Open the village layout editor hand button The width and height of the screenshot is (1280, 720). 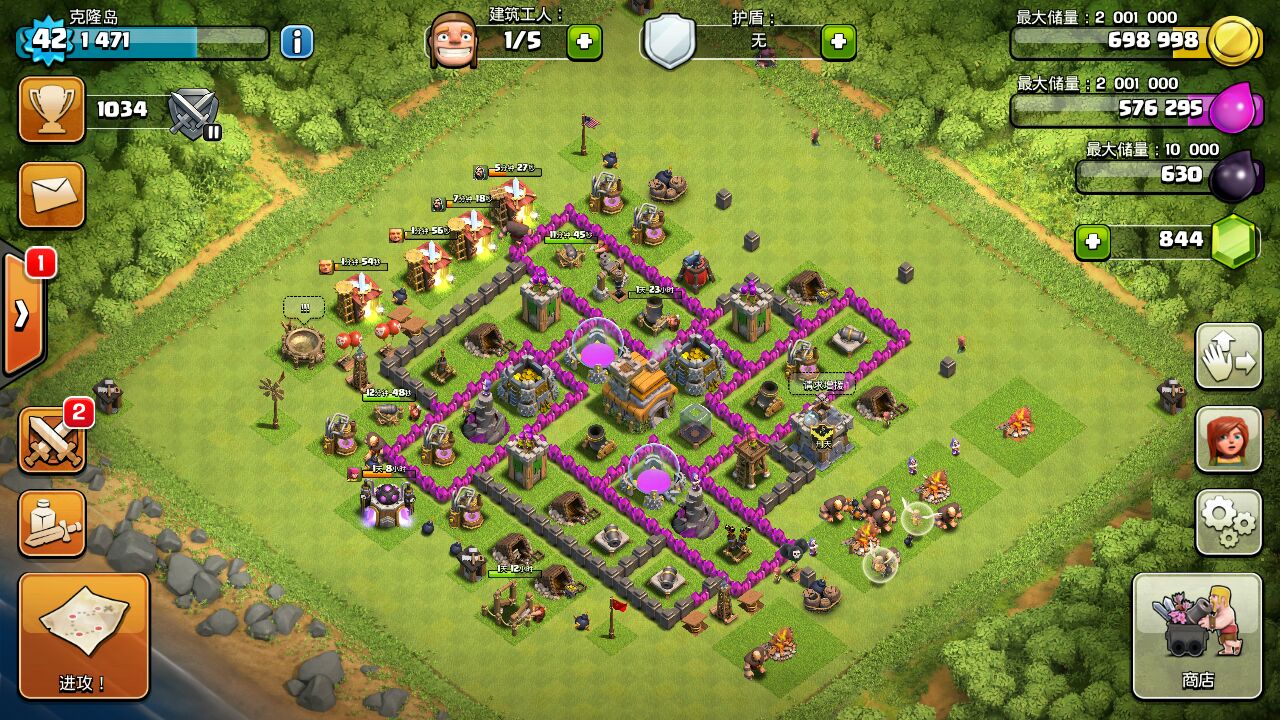click(1228, 356)
